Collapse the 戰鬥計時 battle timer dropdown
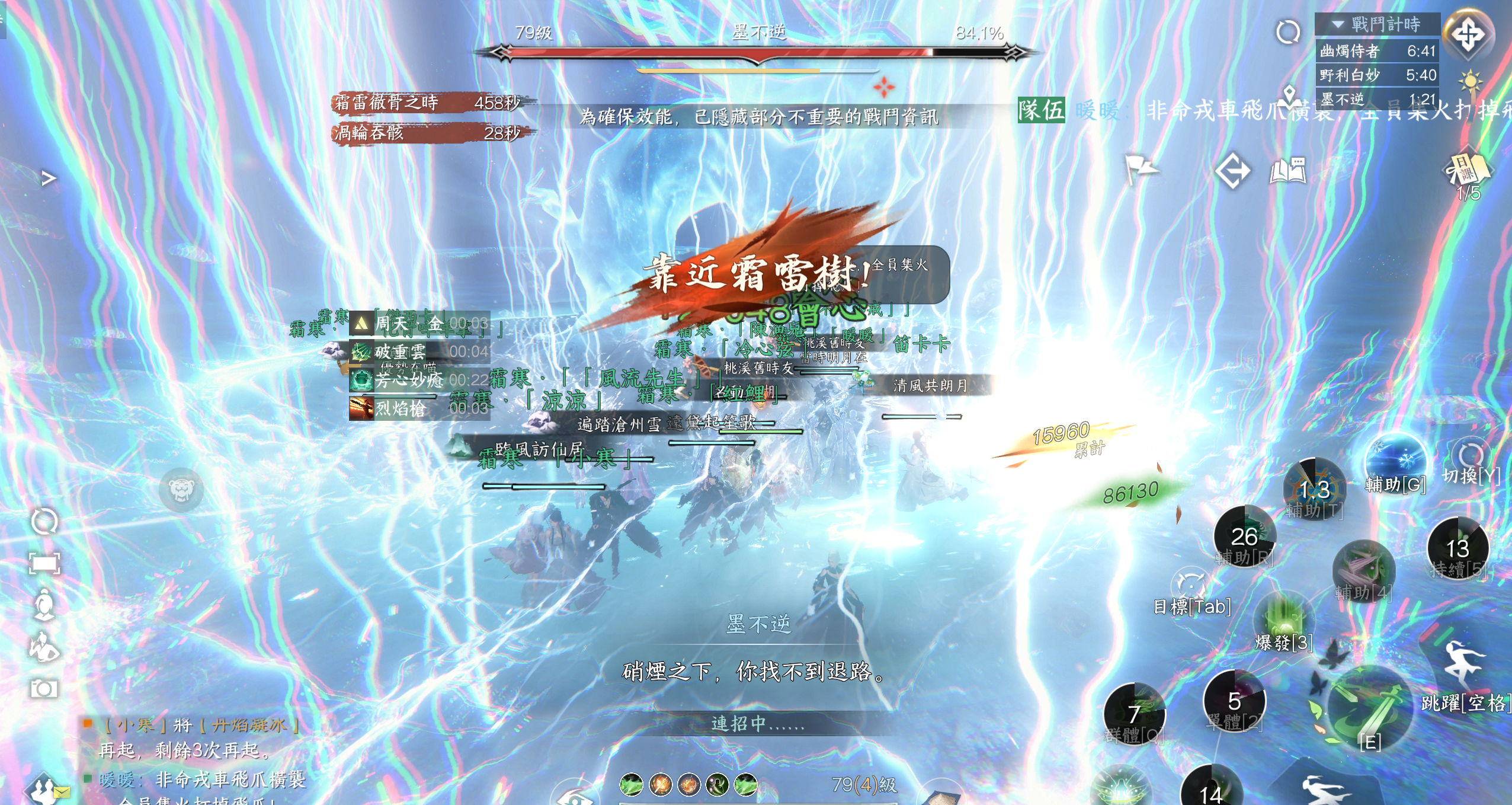The width and height of the screenshot is (1512, 805). 1338,24
